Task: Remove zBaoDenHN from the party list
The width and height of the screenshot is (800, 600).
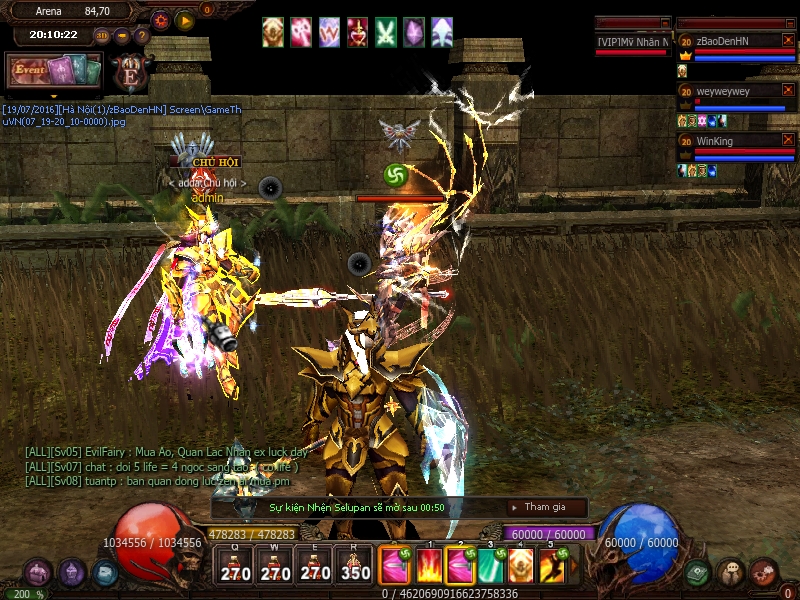Action: 788,41
